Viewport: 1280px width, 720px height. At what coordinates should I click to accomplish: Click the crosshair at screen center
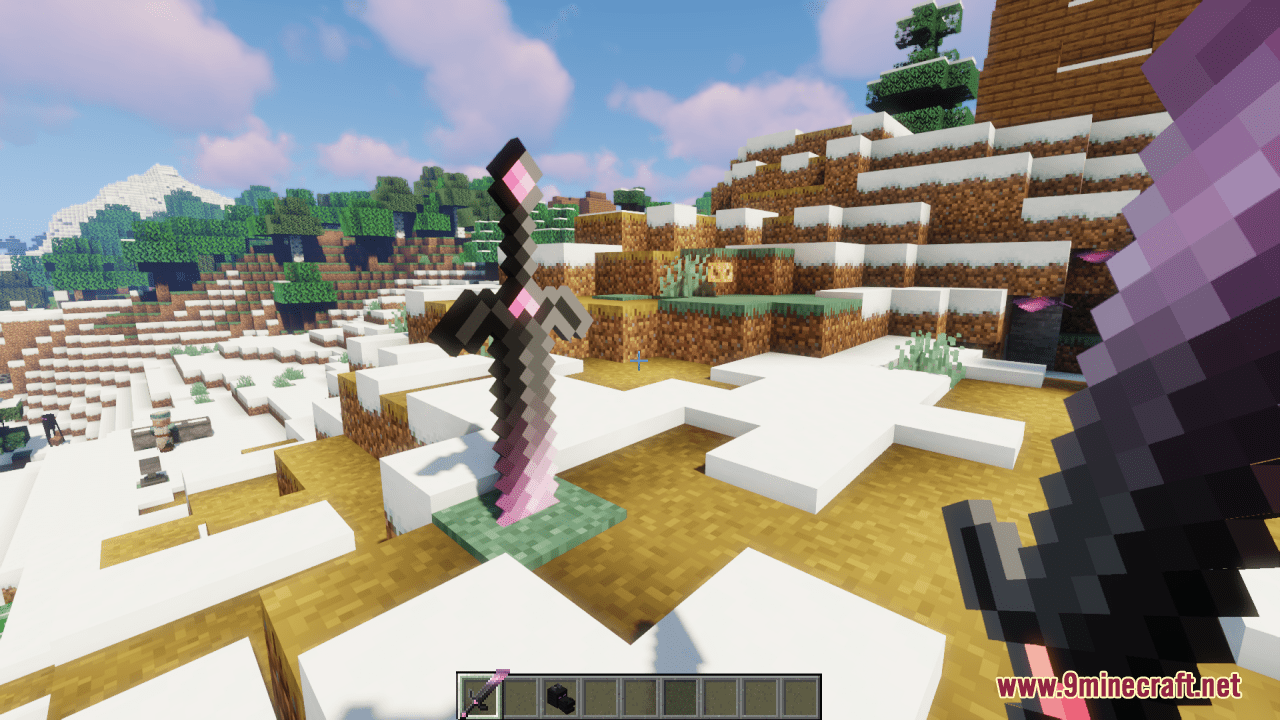(639, 360)
